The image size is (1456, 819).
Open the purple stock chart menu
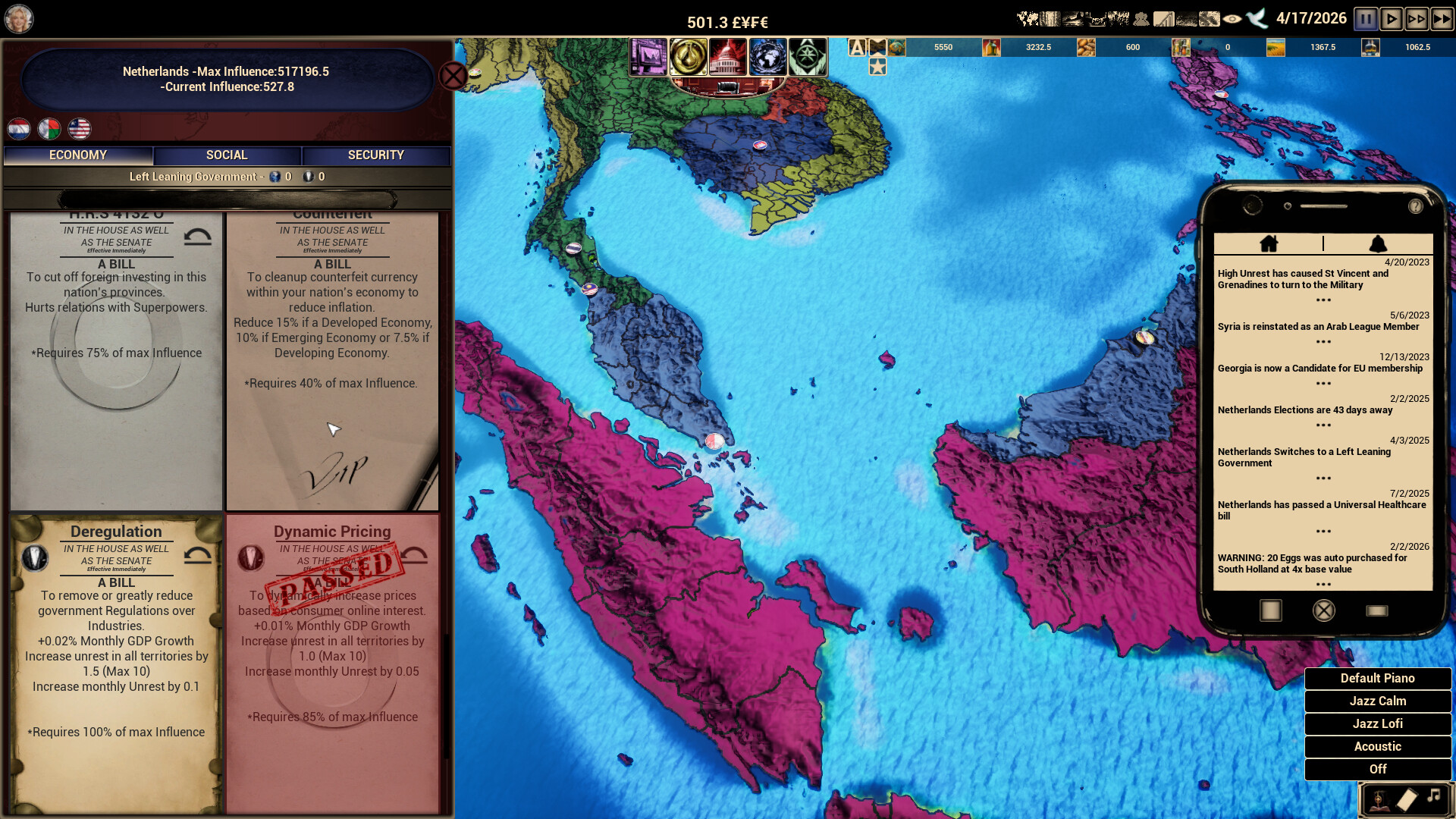648,57
